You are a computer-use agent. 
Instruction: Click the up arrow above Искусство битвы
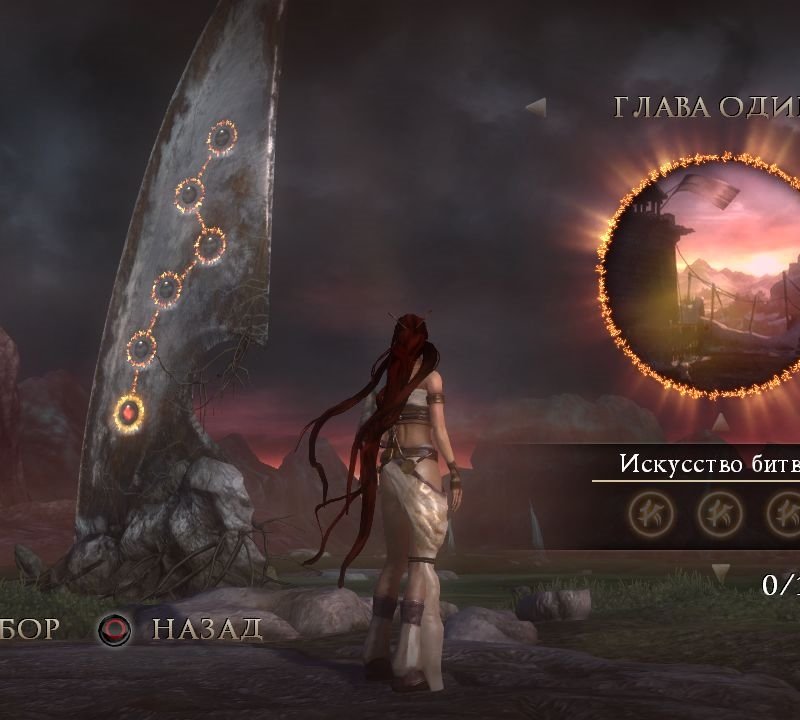coord(719,423)
